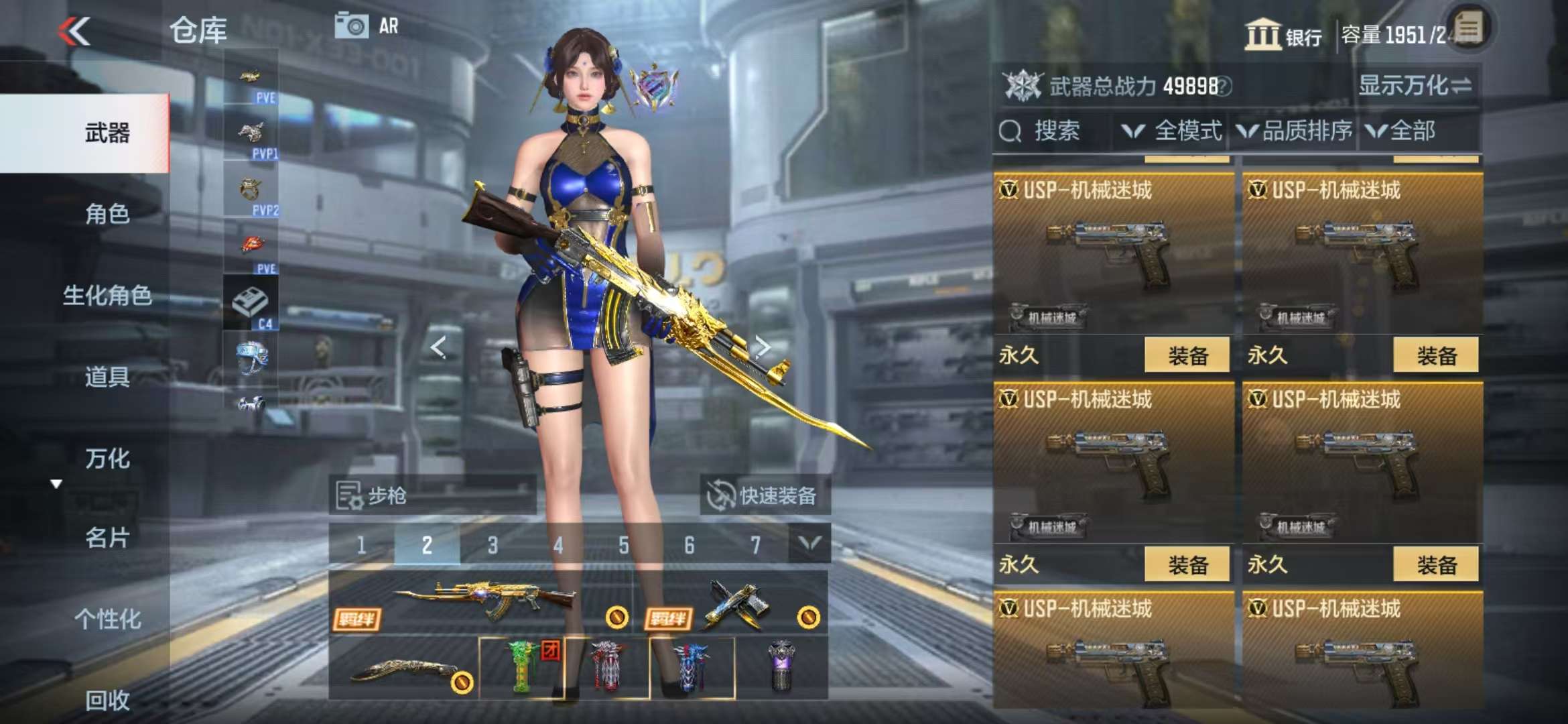Screen dimensions: 1568x724
Task: Use 快速装备 quick equip
Action: 764,496
